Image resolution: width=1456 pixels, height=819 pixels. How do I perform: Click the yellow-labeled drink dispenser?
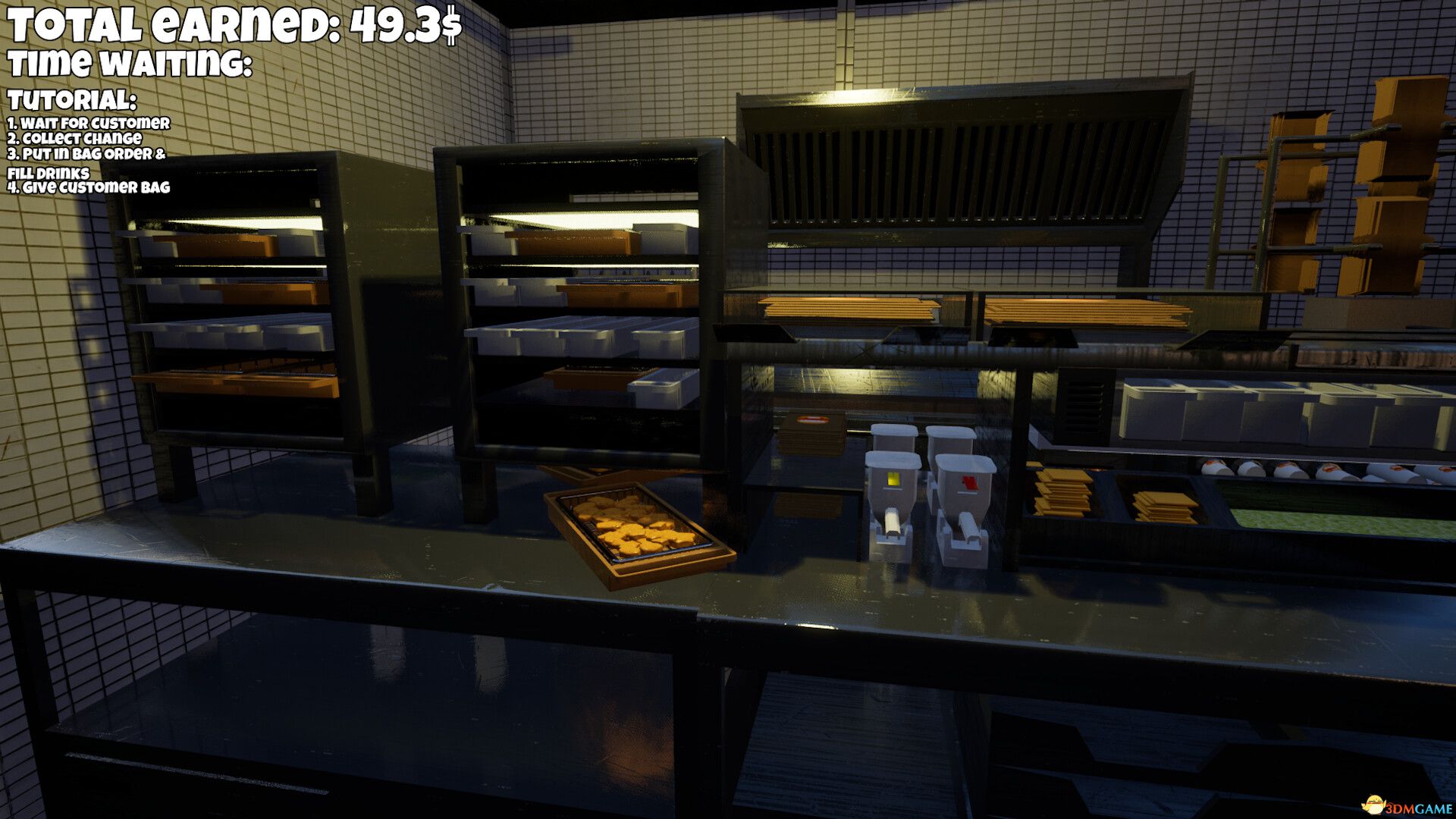tap(895, 500)
